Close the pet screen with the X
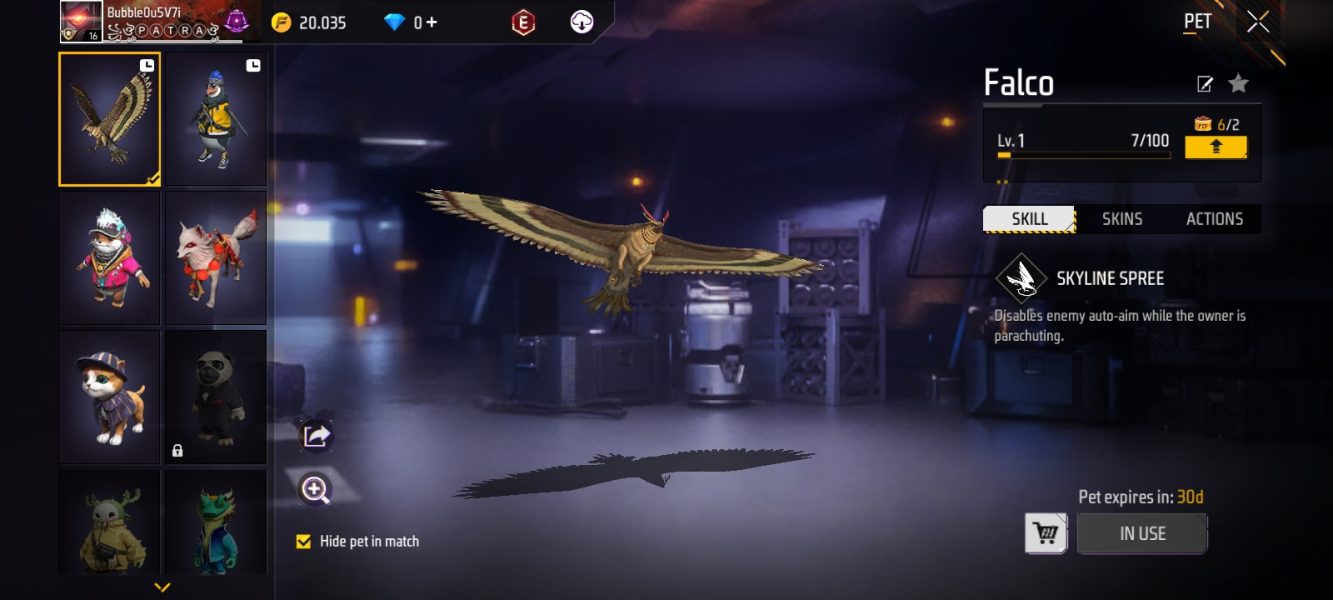The height and width of the screenshot is (600, 1333). point(1258,22)
